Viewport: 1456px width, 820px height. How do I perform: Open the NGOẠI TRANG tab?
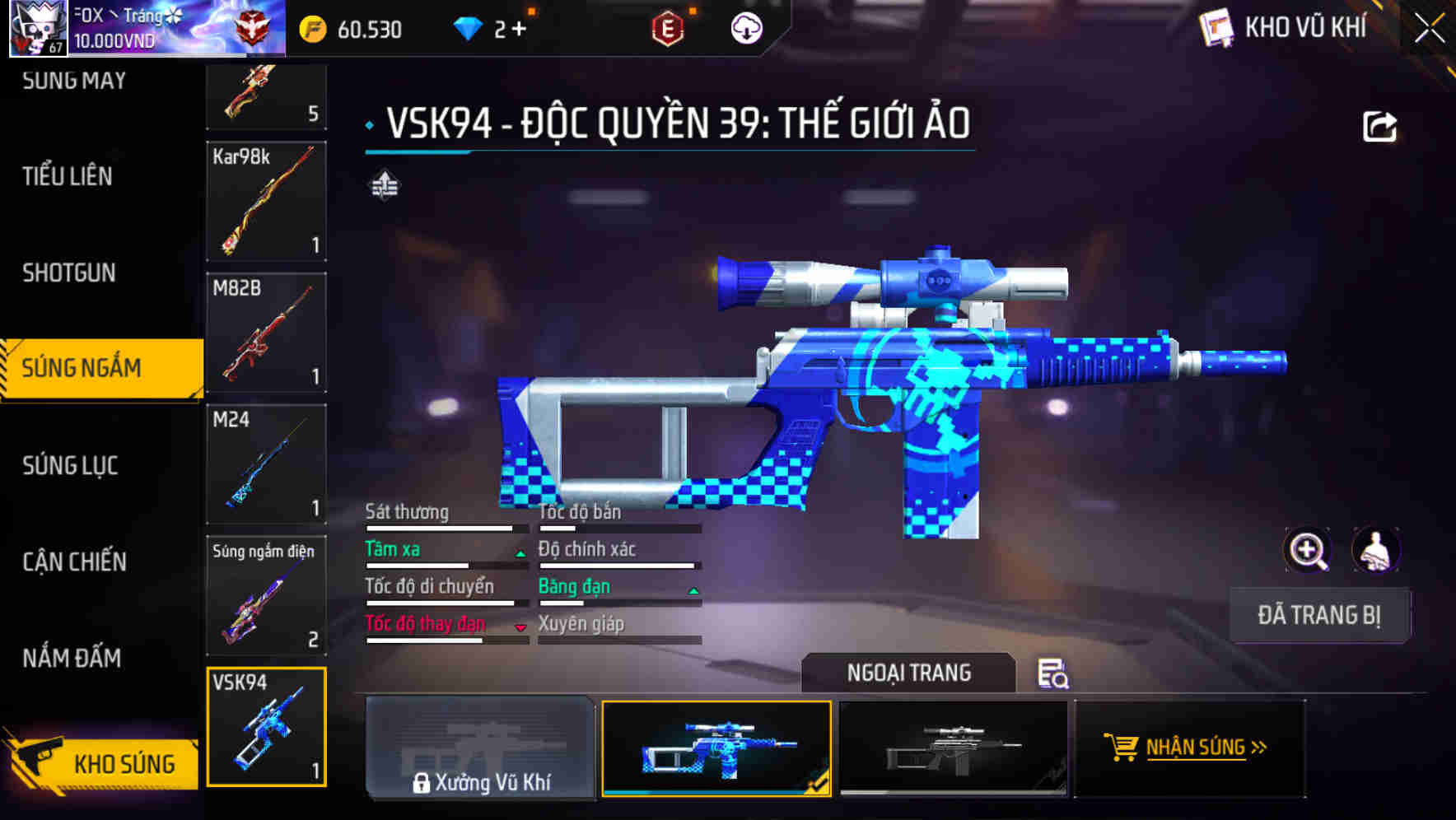coord(908,673)
